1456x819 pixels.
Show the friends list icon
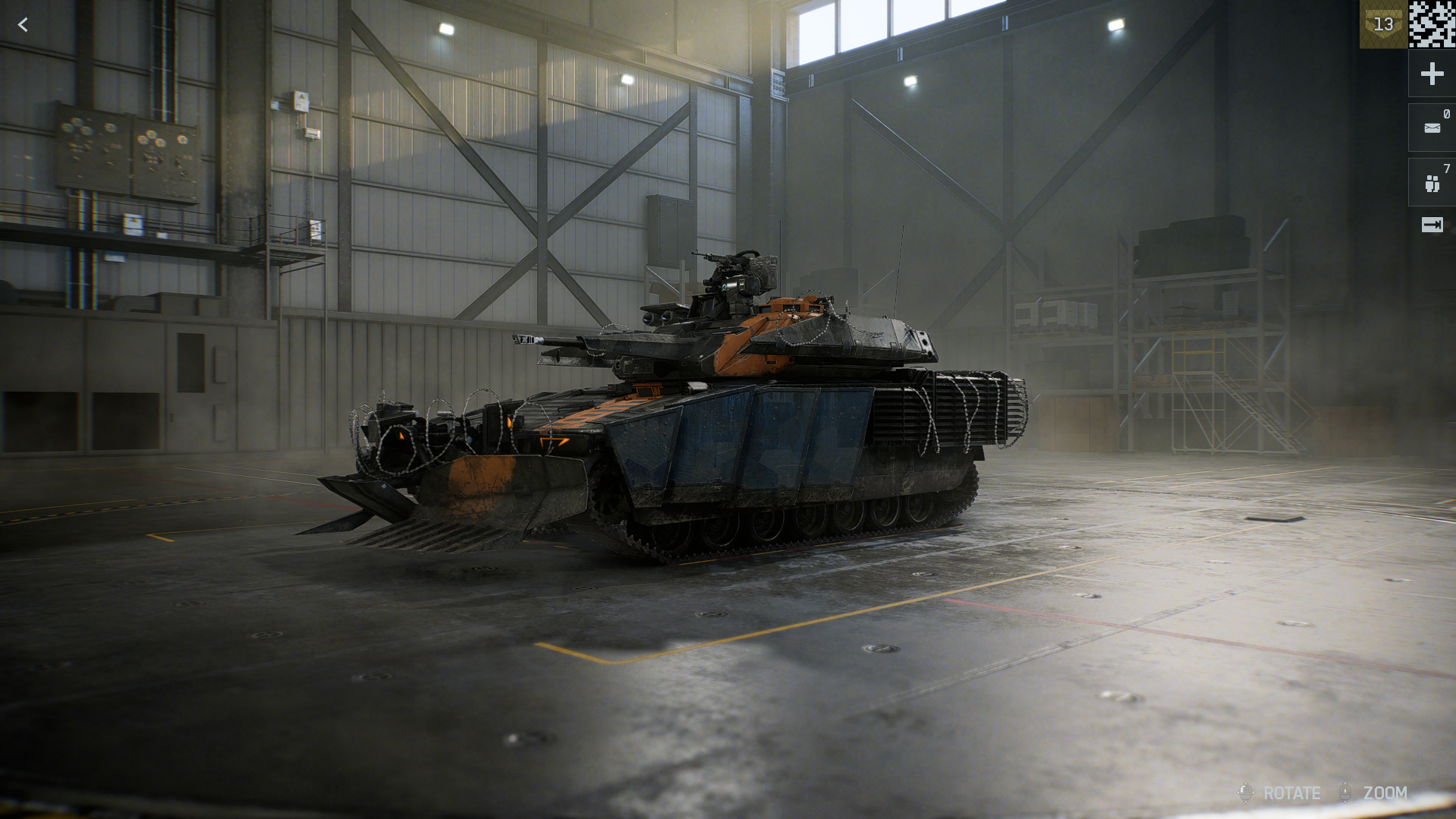1432,183
